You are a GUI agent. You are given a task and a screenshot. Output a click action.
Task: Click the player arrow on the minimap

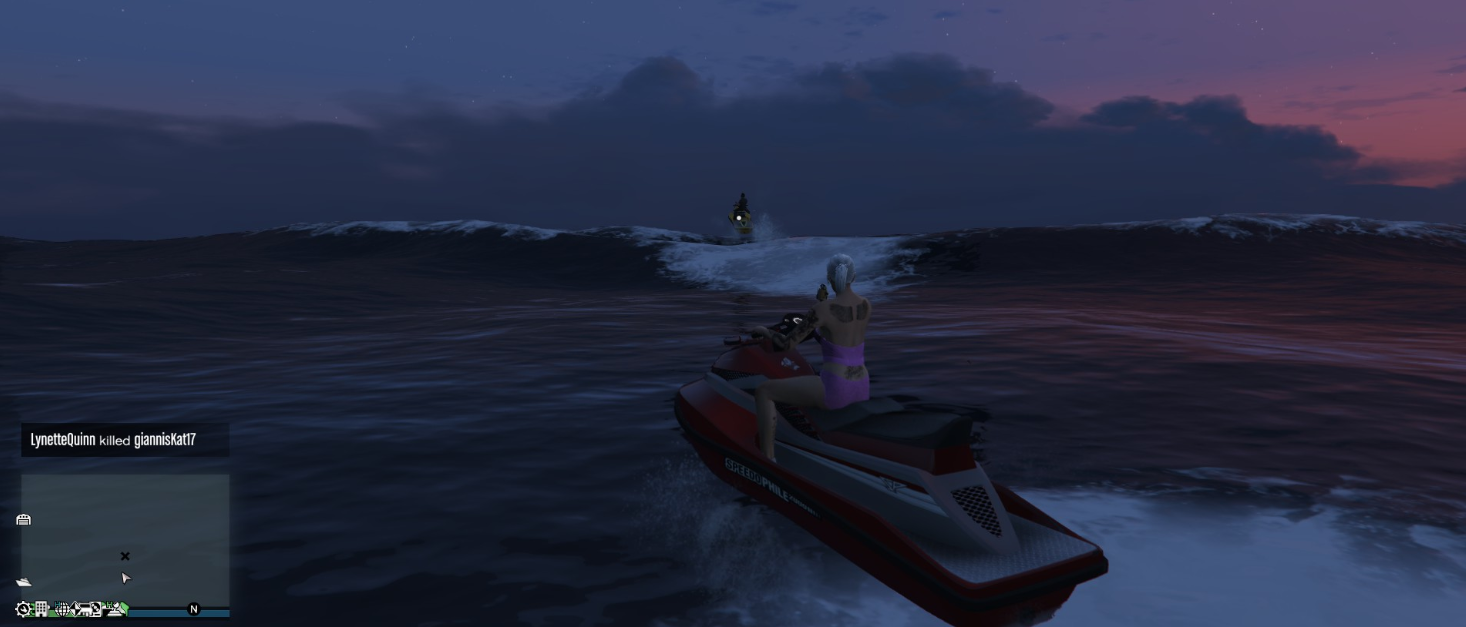click(x=126, y=578)
